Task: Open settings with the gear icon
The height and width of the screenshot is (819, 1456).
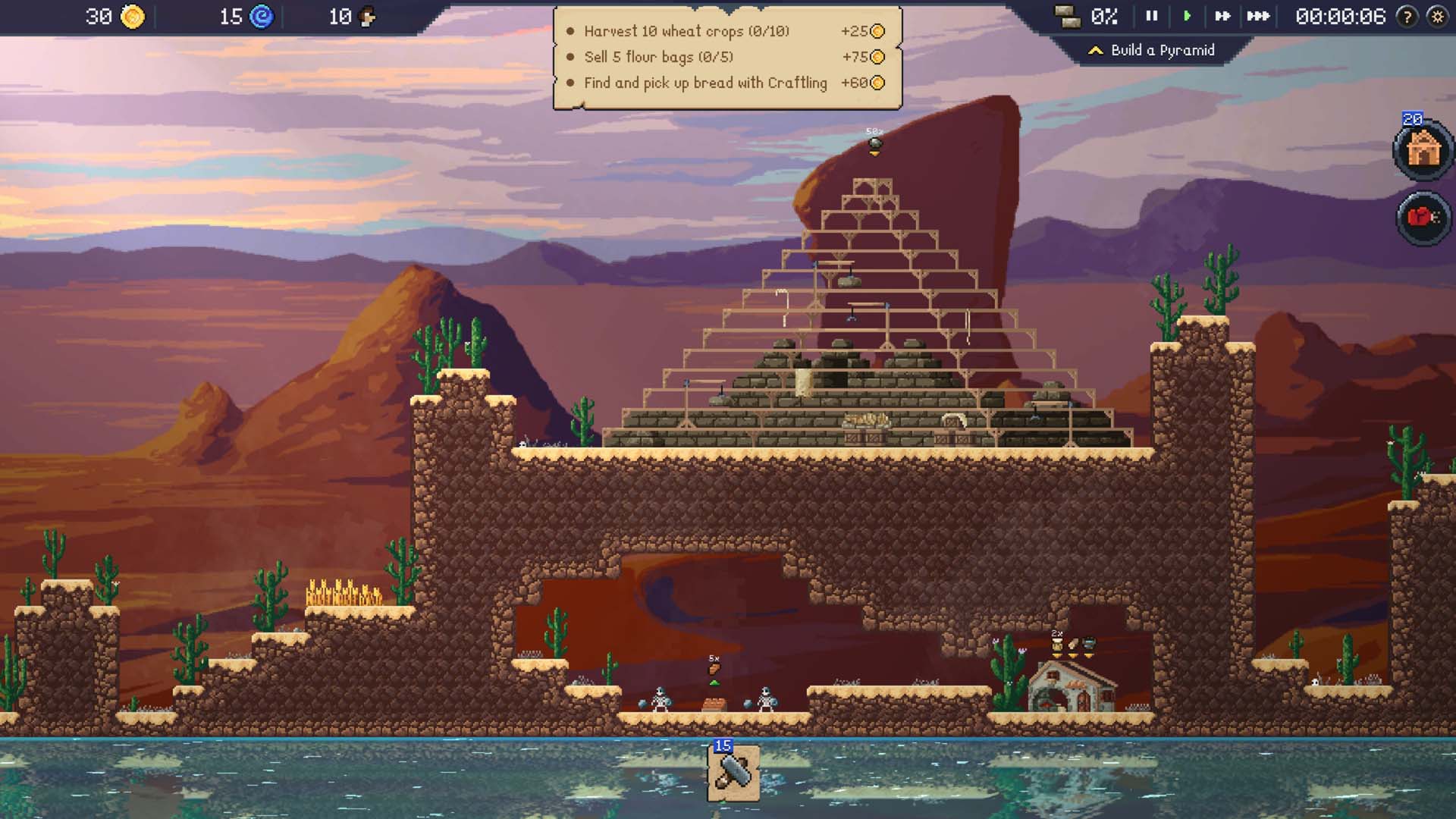Action: [x=1439, y=17]
